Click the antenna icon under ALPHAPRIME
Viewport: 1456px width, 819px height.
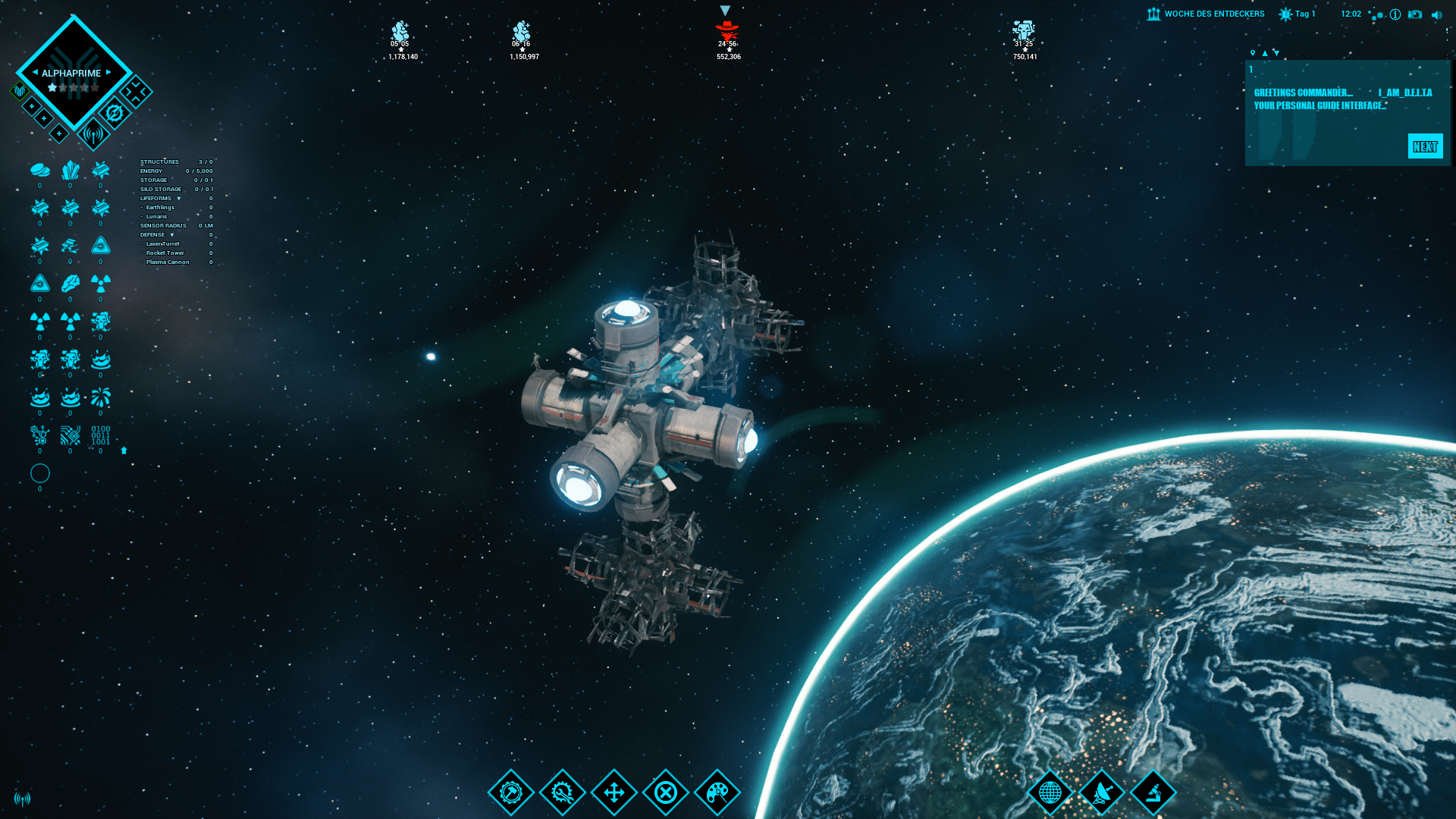[x=93, y=135]
